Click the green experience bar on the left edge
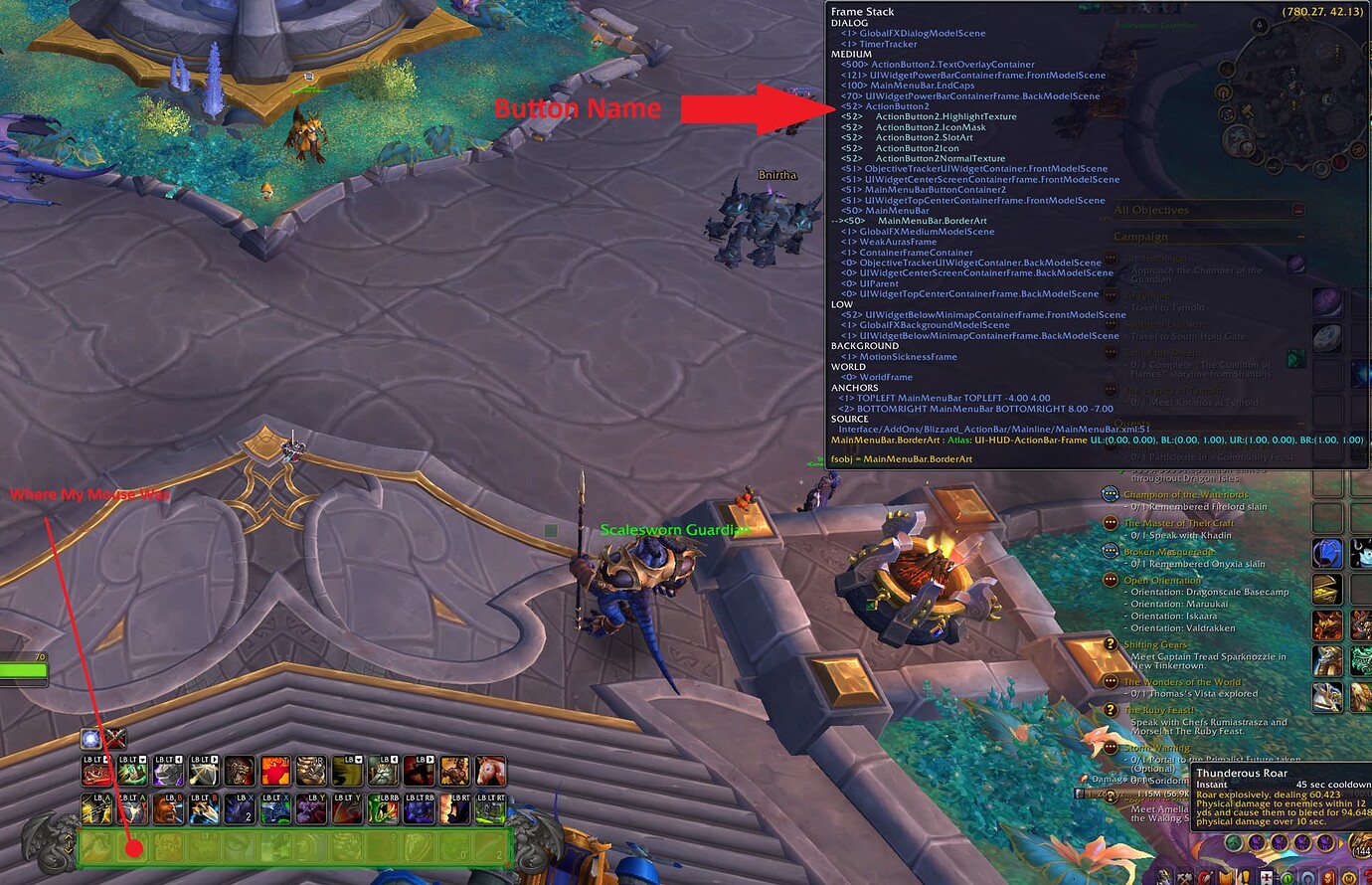The width and height of the screenshot is (1372, 885). [x=20, y=671]
